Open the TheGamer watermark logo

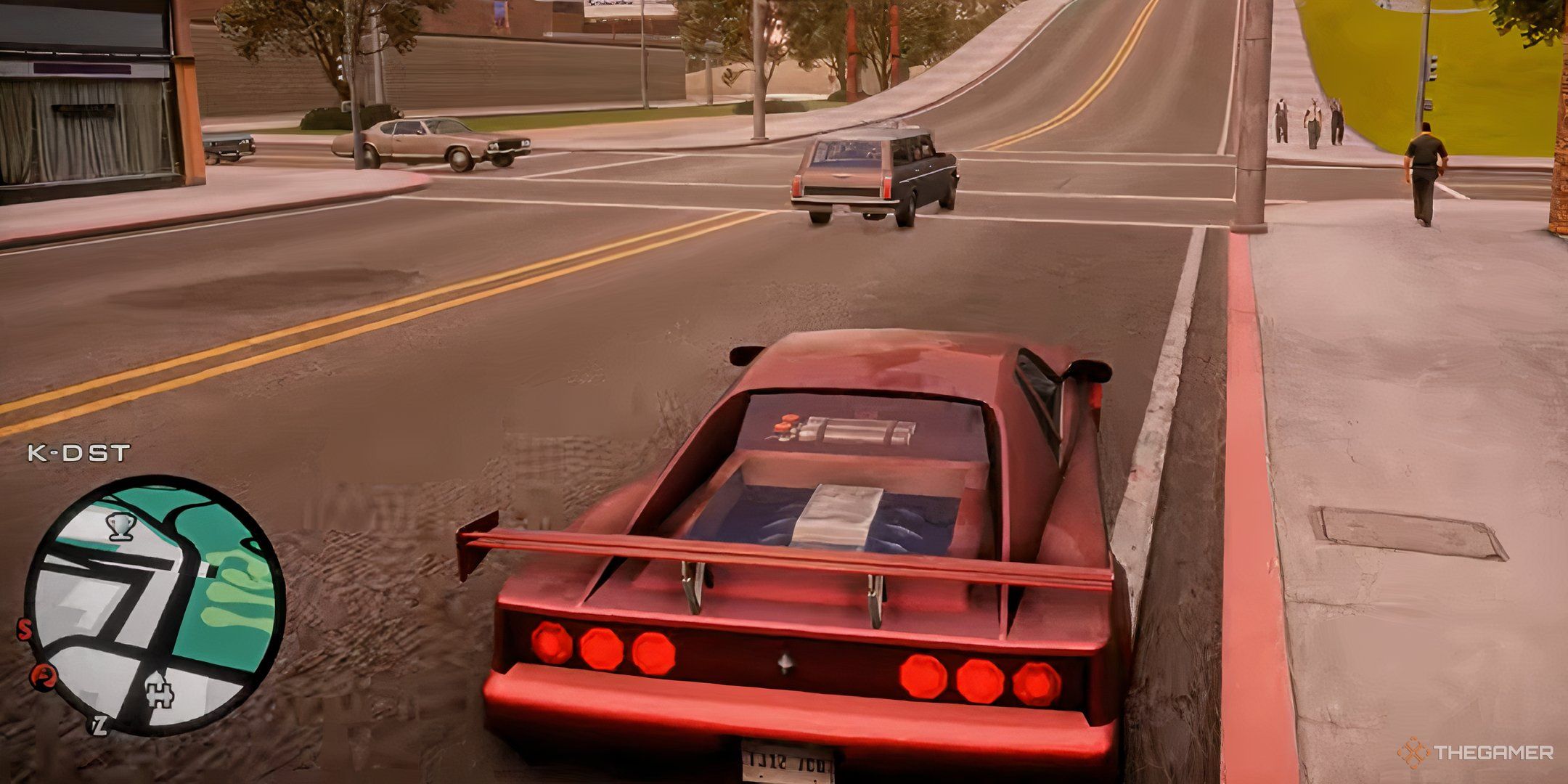tap(1475, 752)
